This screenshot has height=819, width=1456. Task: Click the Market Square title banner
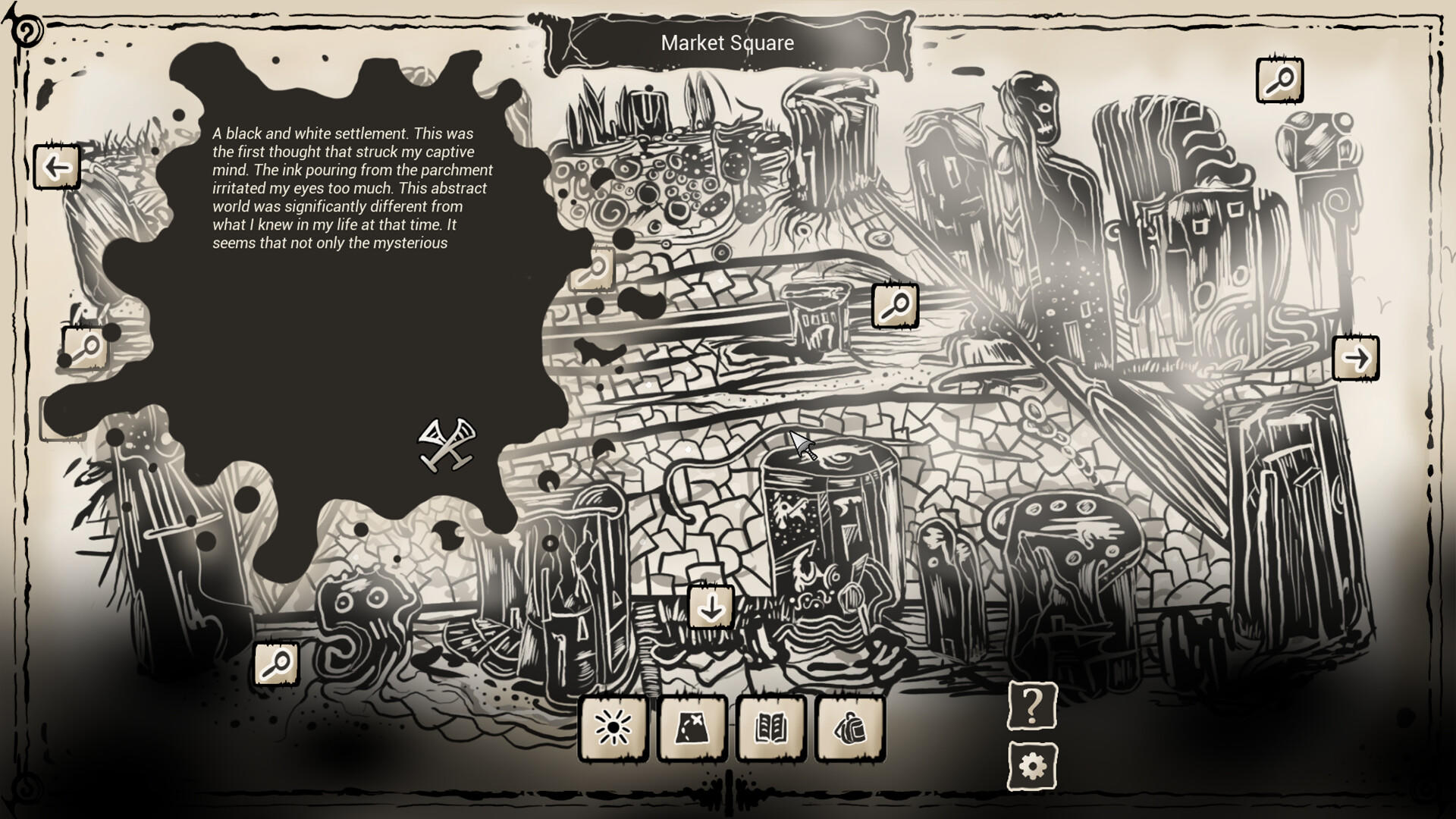726,43
